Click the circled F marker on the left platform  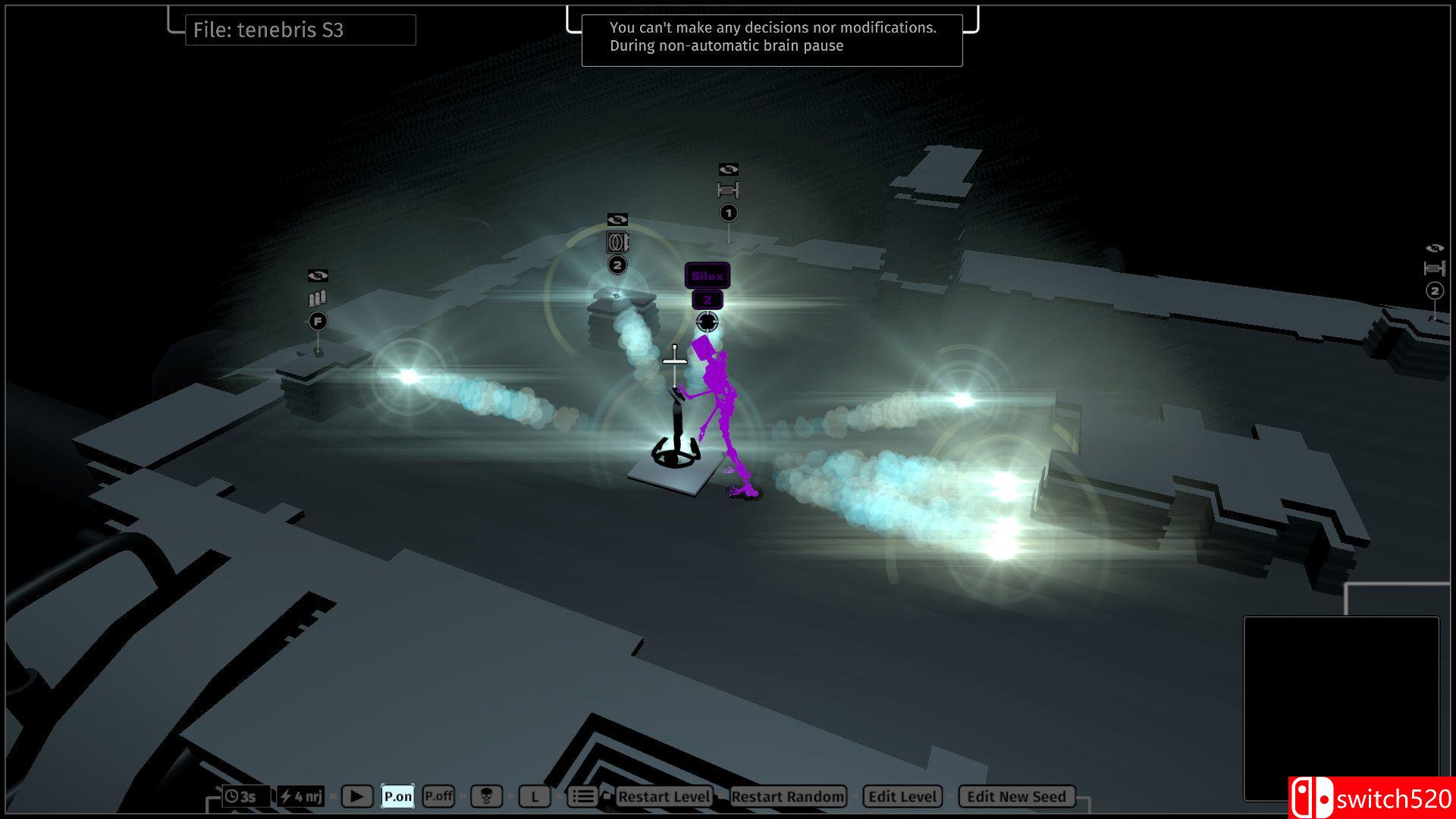[318, 321]
